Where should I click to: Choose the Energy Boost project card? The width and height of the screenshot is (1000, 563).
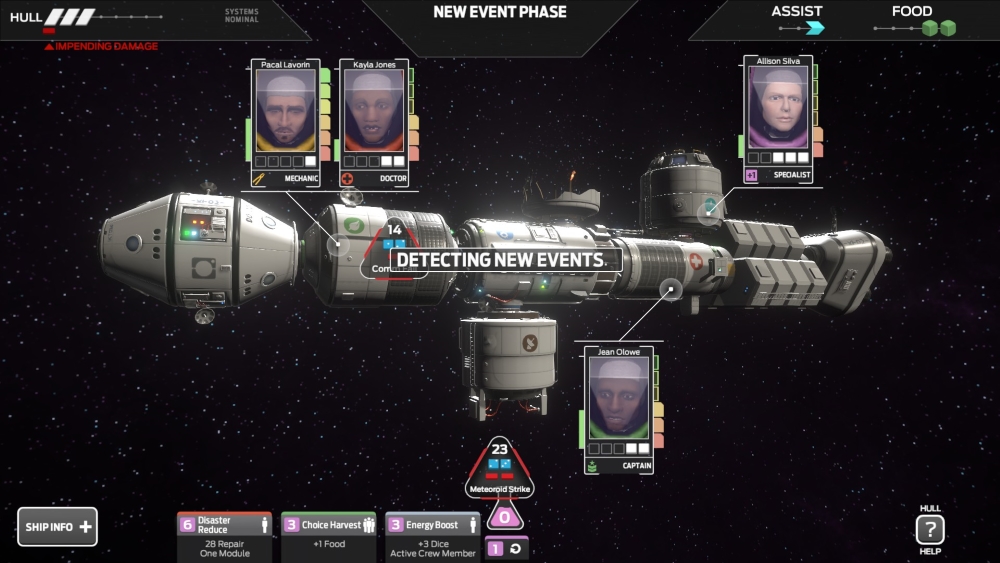tap(432, 537)
